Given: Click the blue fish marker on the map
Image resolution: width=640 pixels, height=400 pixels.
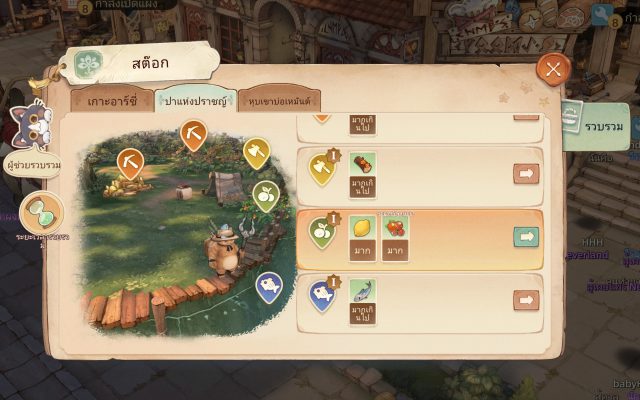Looking at the screenshot, I should (x=268, y=287).
